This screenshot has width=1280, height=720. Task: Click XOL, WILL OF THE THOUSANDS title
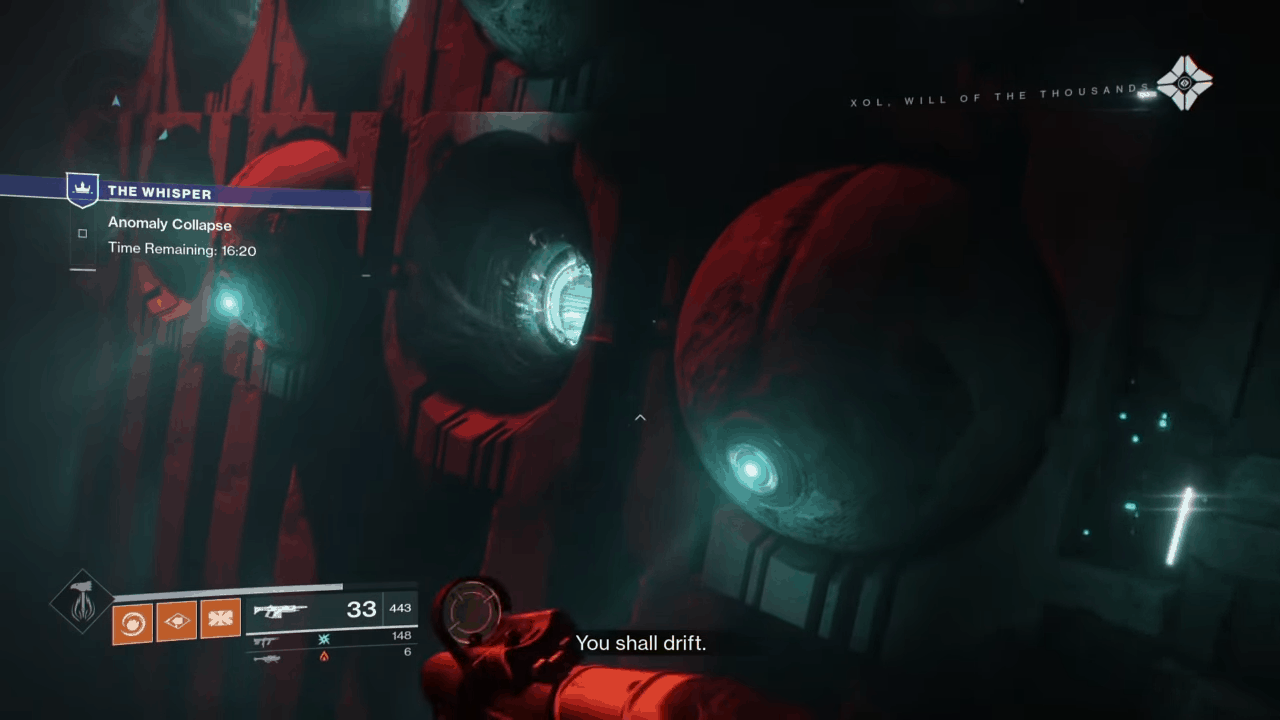(x=995, y=95)
